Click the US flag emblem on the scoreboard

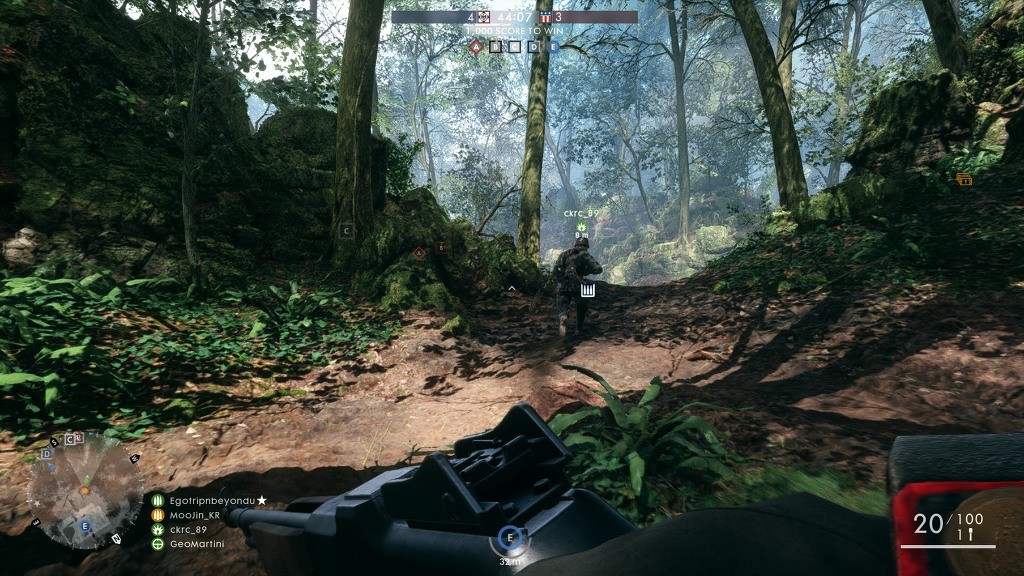[x=545, y=17]
